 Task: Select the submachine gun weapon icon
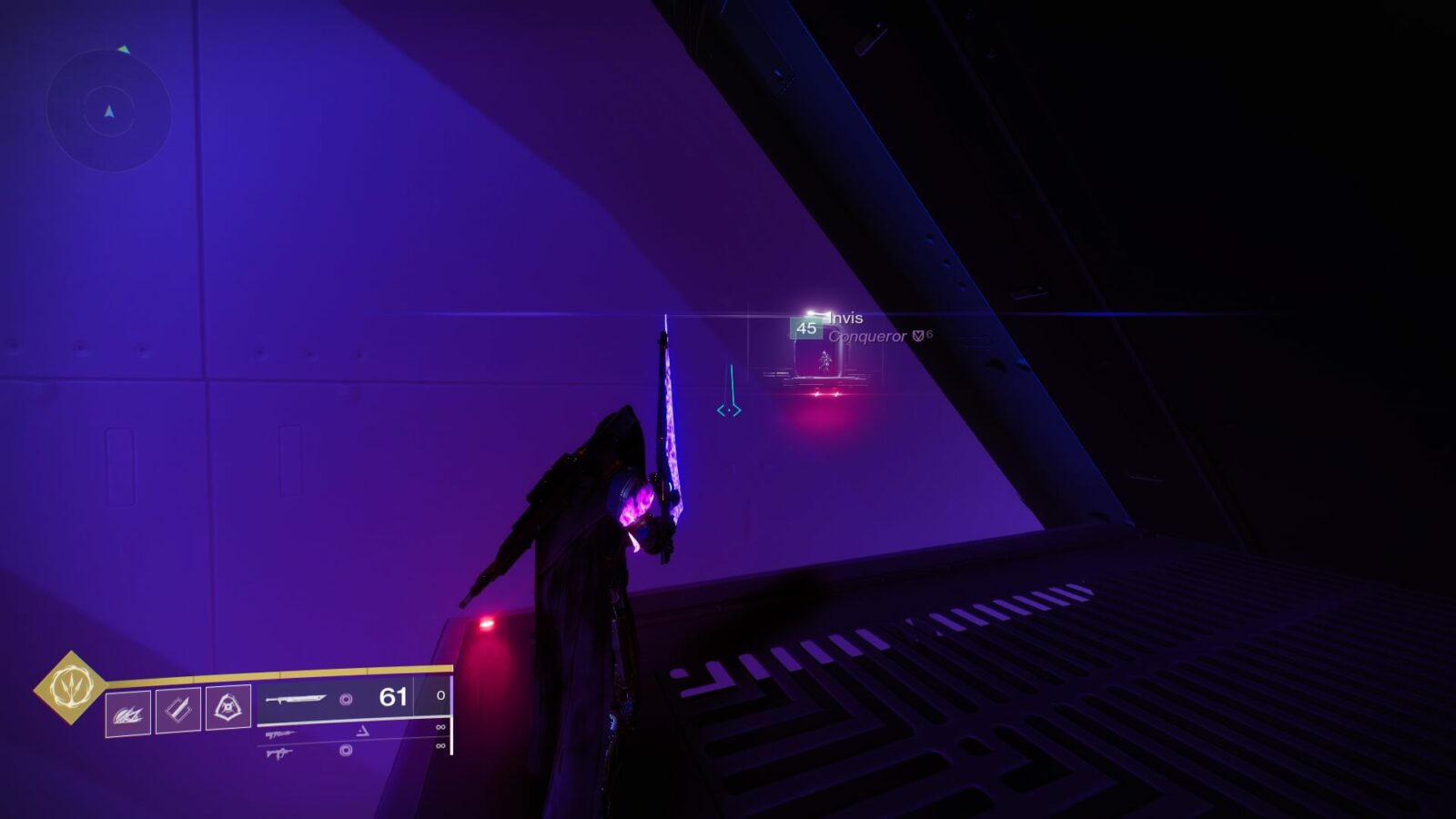tap(278, 753)
